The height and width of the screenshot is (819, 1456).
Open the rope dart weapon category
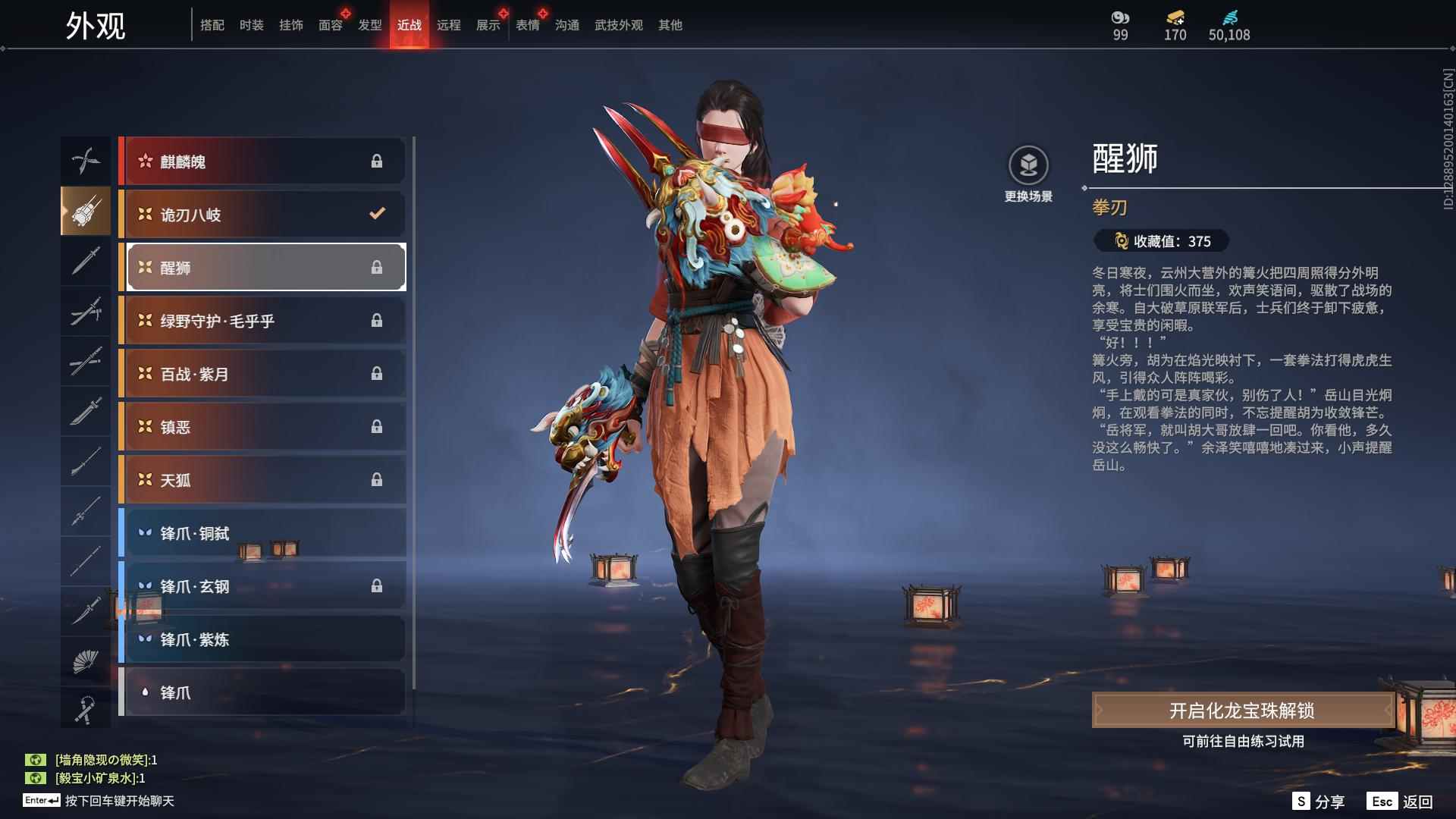click(86, 709)
